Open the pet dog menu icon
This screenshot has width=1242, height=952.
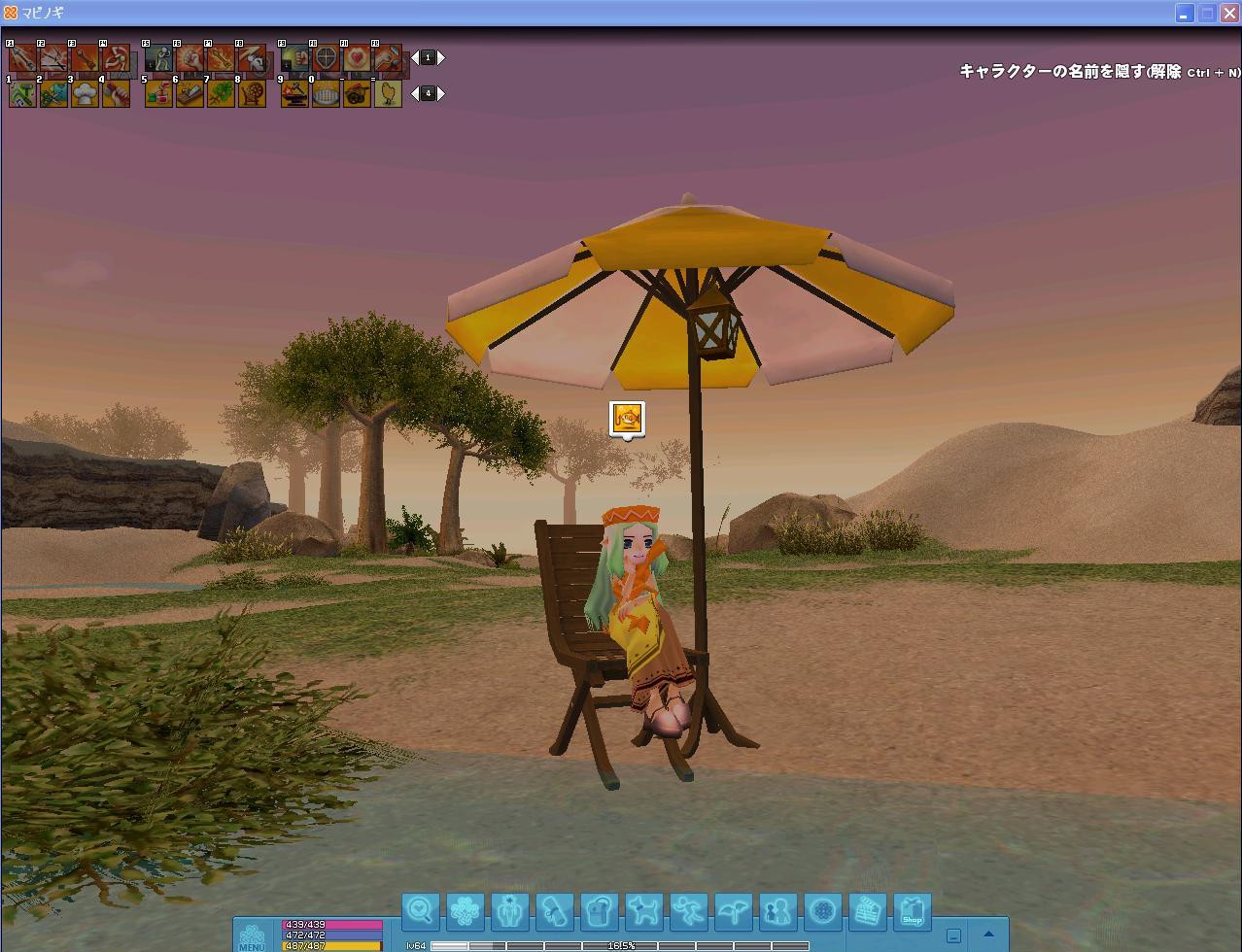[644, 911]
